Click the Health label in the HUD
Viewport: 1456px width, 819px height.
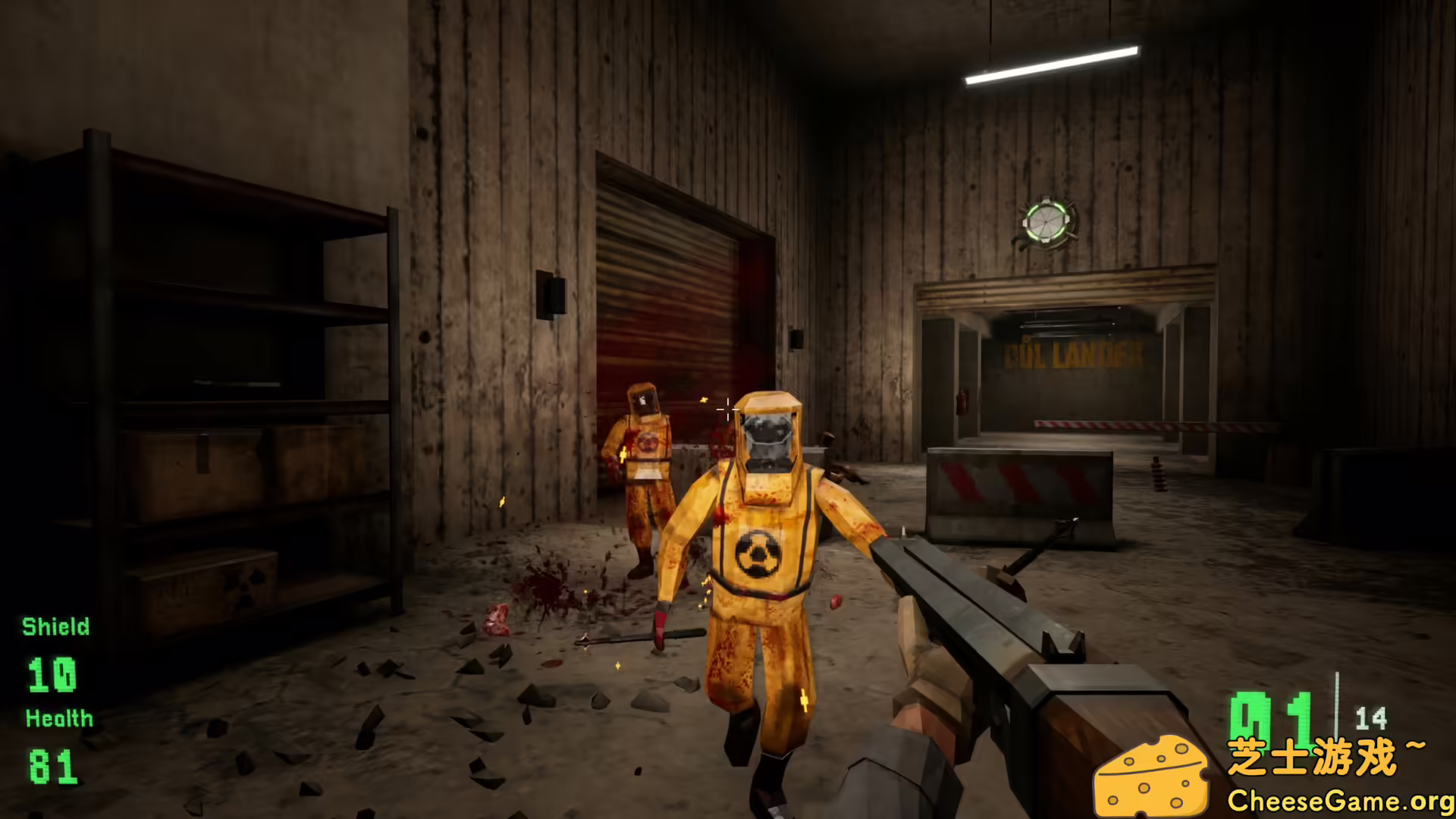[x=58, y=717]
